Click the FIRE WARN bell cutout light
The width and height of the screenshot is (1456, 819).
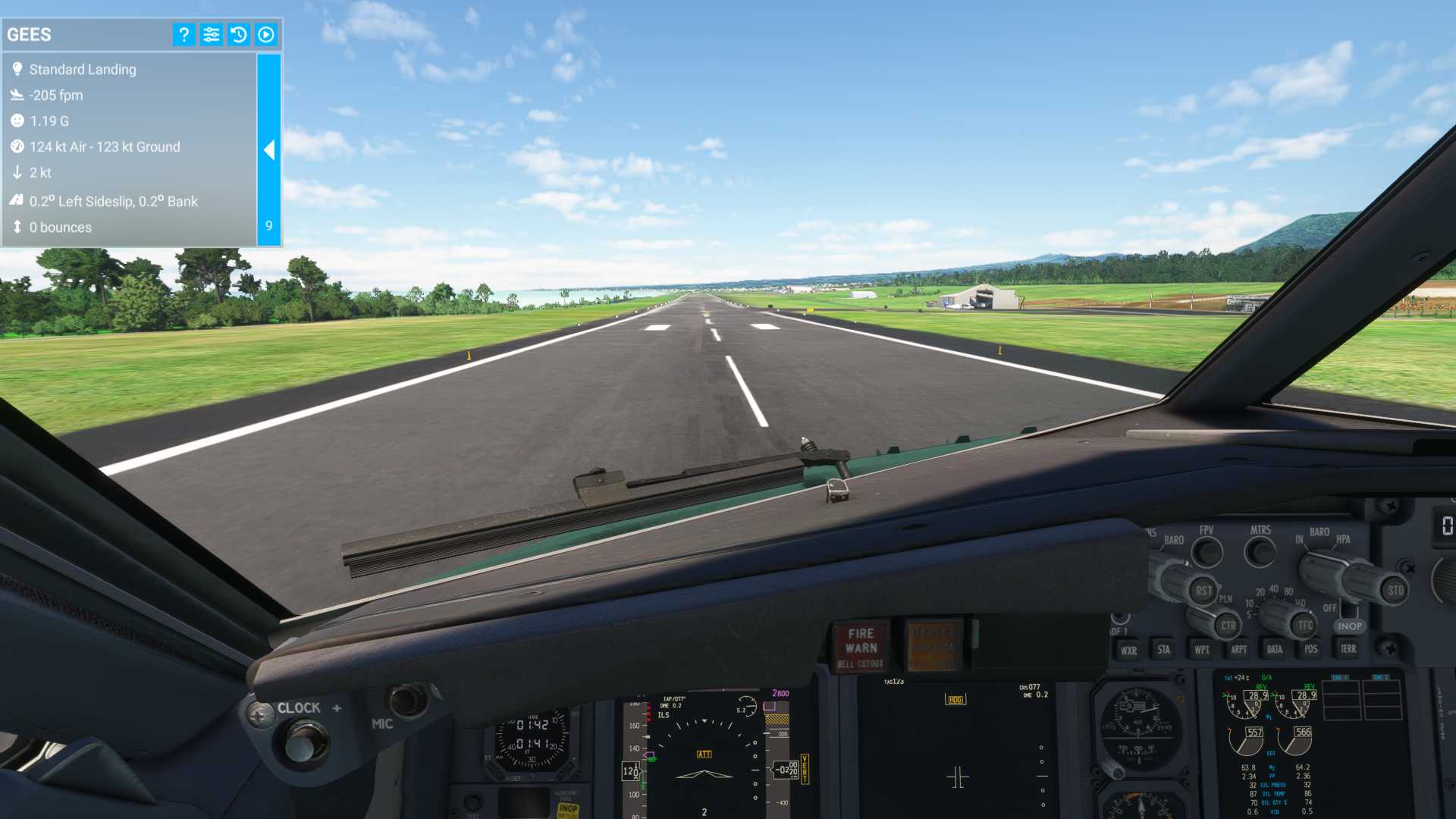tap(861, 647)
